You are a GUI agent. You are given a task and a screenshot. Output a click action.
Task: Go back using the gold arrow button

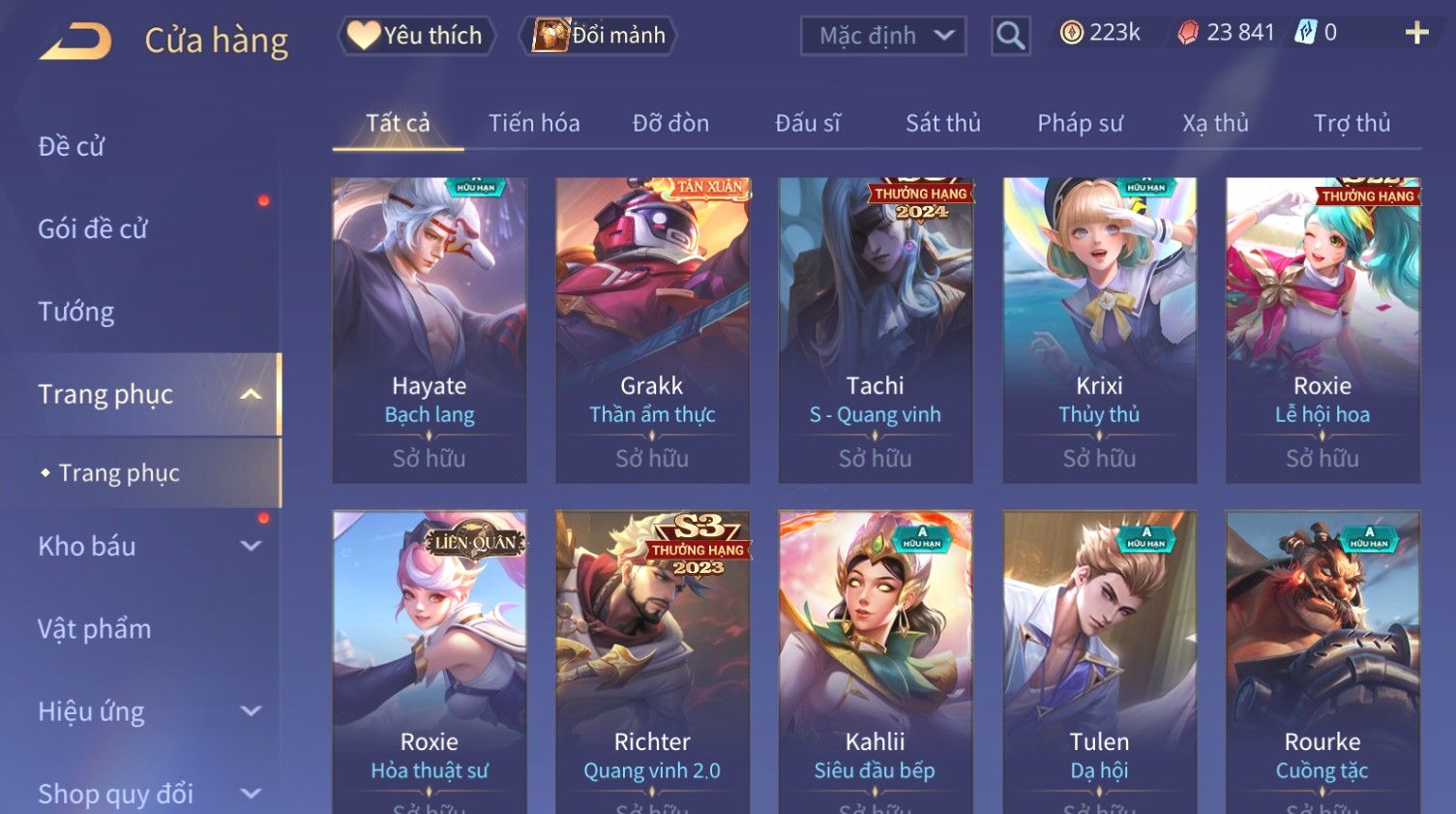(x=76, y=41)
